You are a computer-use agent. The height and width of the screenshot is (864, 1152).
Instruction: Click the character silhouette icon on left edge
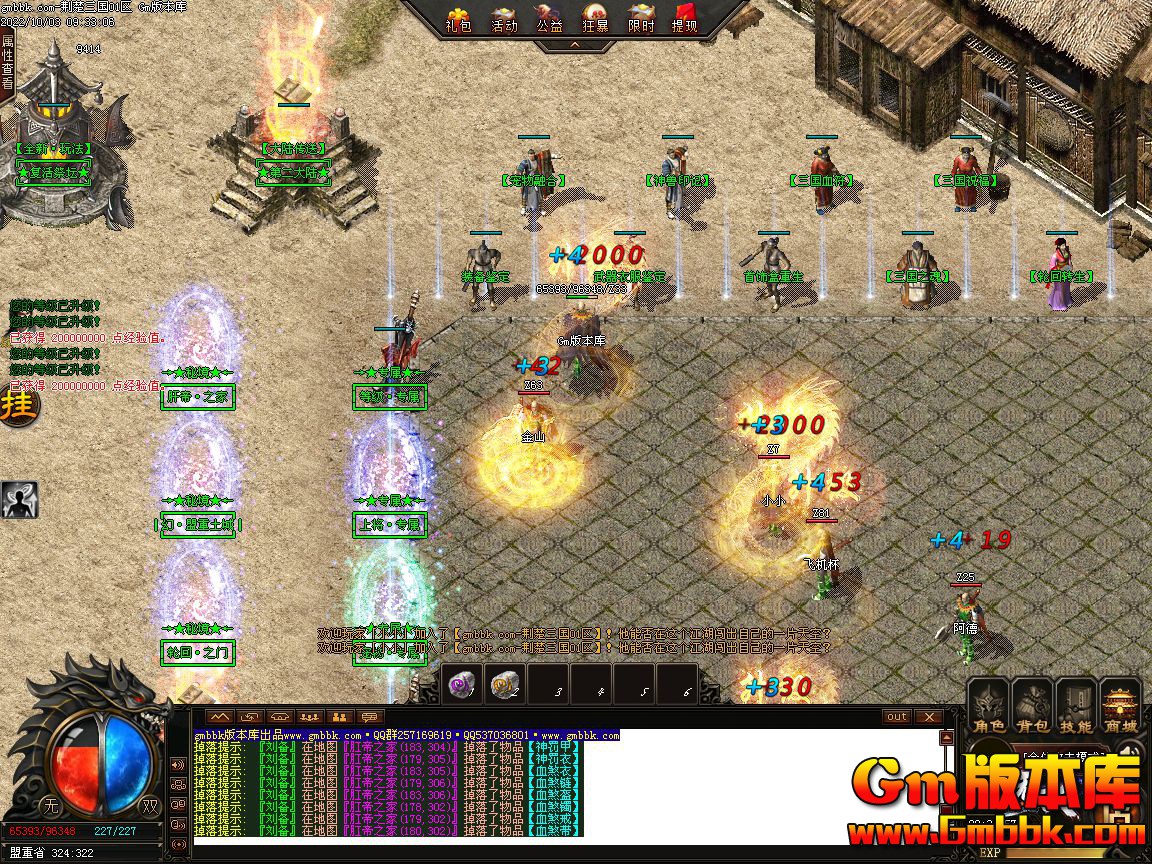(19, 499)
